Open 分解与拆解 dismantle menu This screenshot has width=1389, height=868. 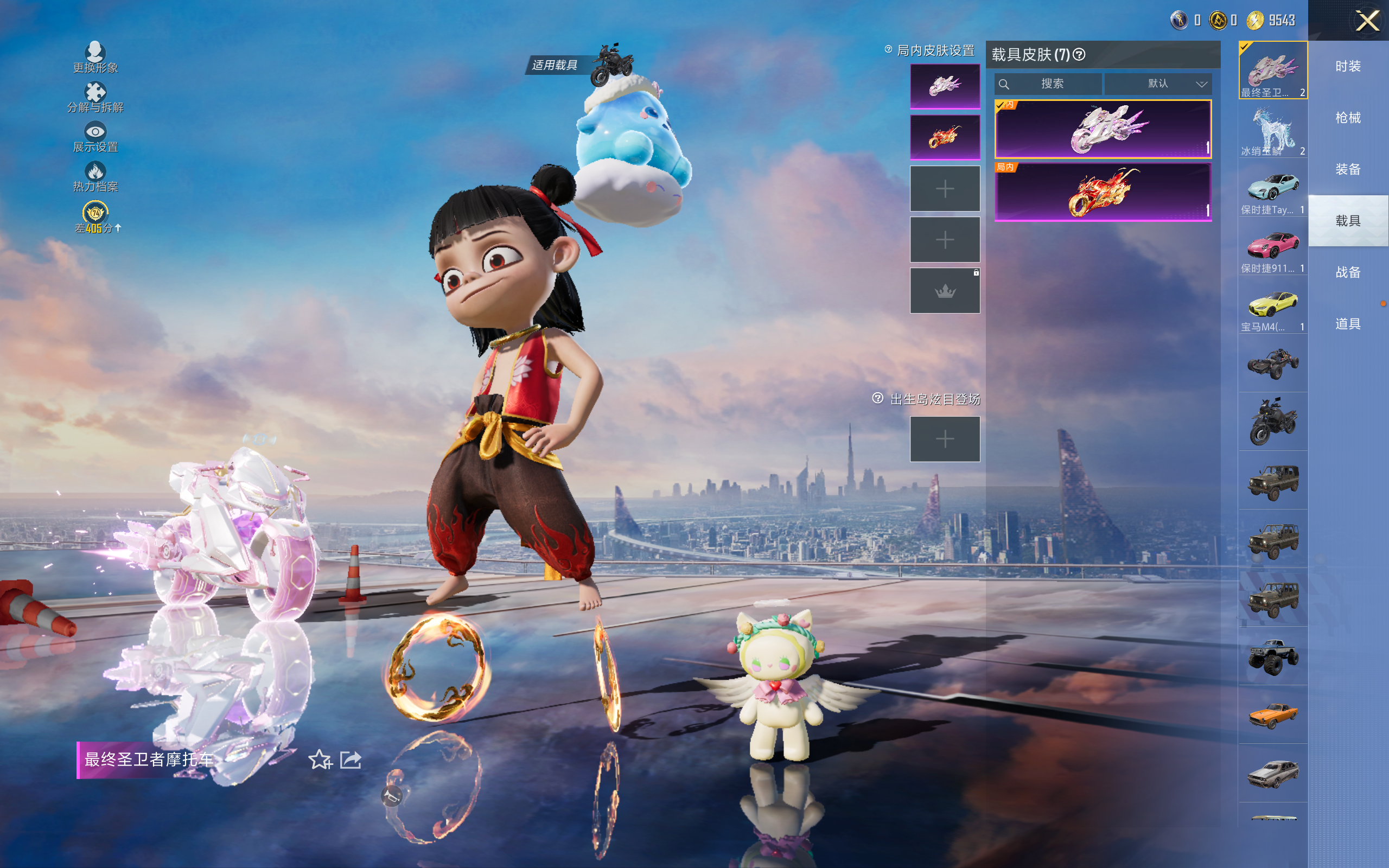pos(95,97)
